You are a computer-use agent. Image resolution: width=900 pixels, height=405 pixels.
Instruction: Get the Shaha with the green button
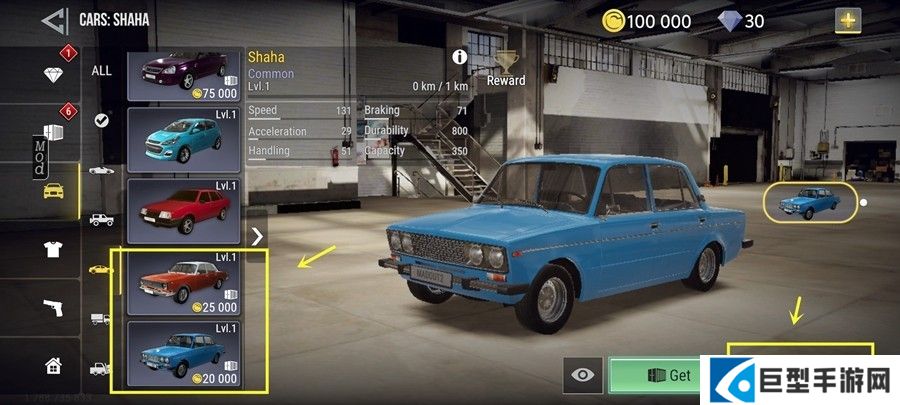[665, 375]
